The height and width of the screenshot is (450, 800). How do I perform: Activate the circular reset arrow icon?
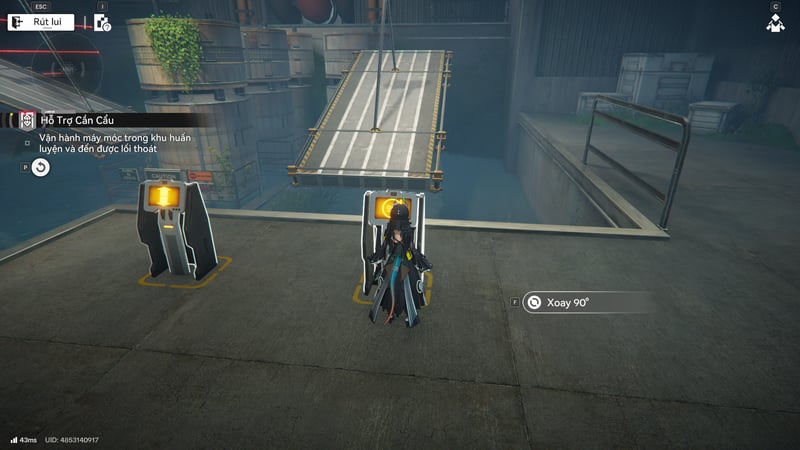(40, 168)
